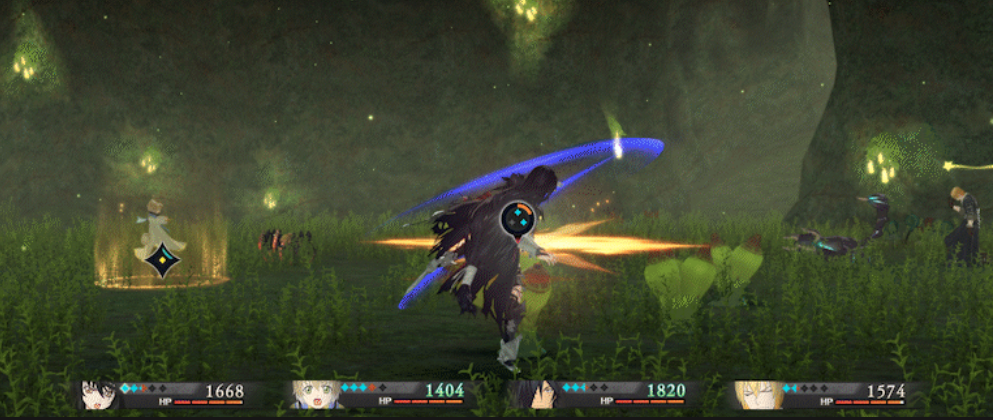
Task: Select Velvet's portrait with 1668 HP
Action: [x=99, y=394]
